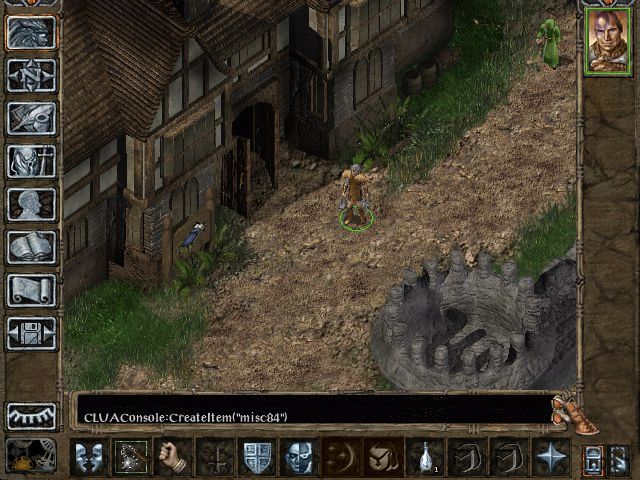Viewport: 640px width, 480px height.
Task: Select the character portrait
Action: pyautogui.click(x=608, y=41)
